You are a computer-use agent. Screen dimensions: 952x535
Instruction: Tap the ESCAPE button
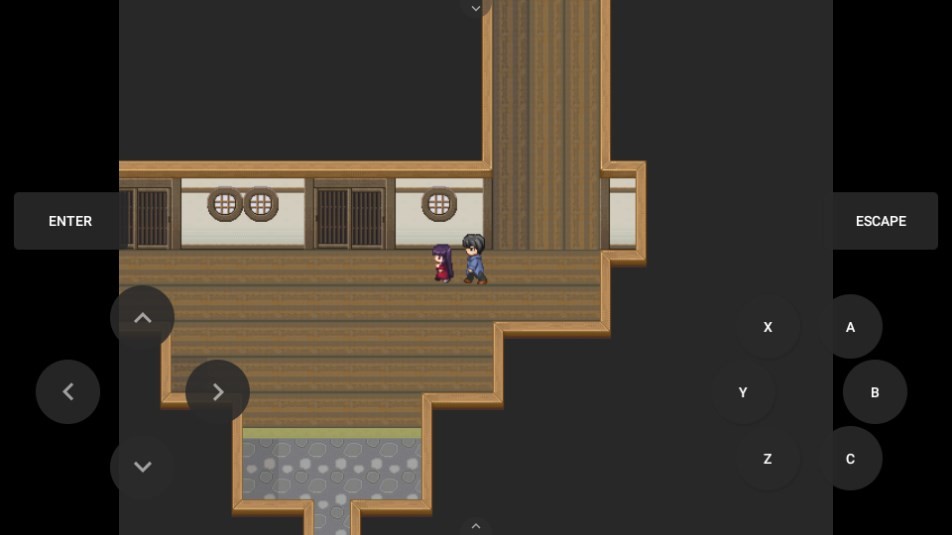tap(880, 221)
